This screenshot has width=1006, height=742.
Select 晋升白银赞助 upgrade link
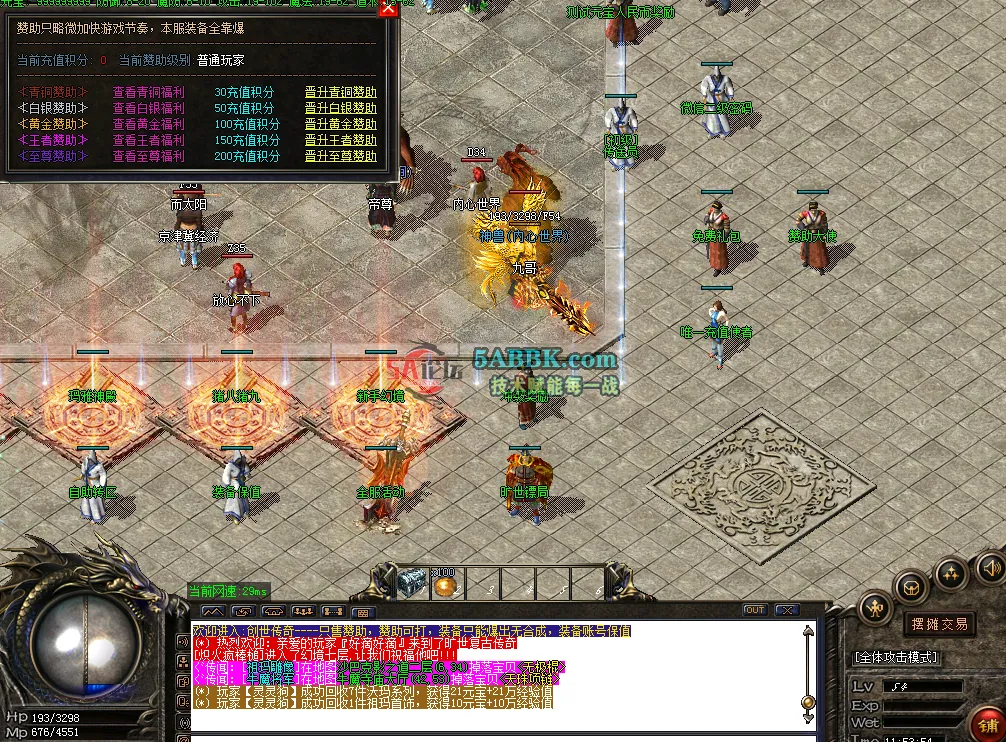tap(340, 108)
